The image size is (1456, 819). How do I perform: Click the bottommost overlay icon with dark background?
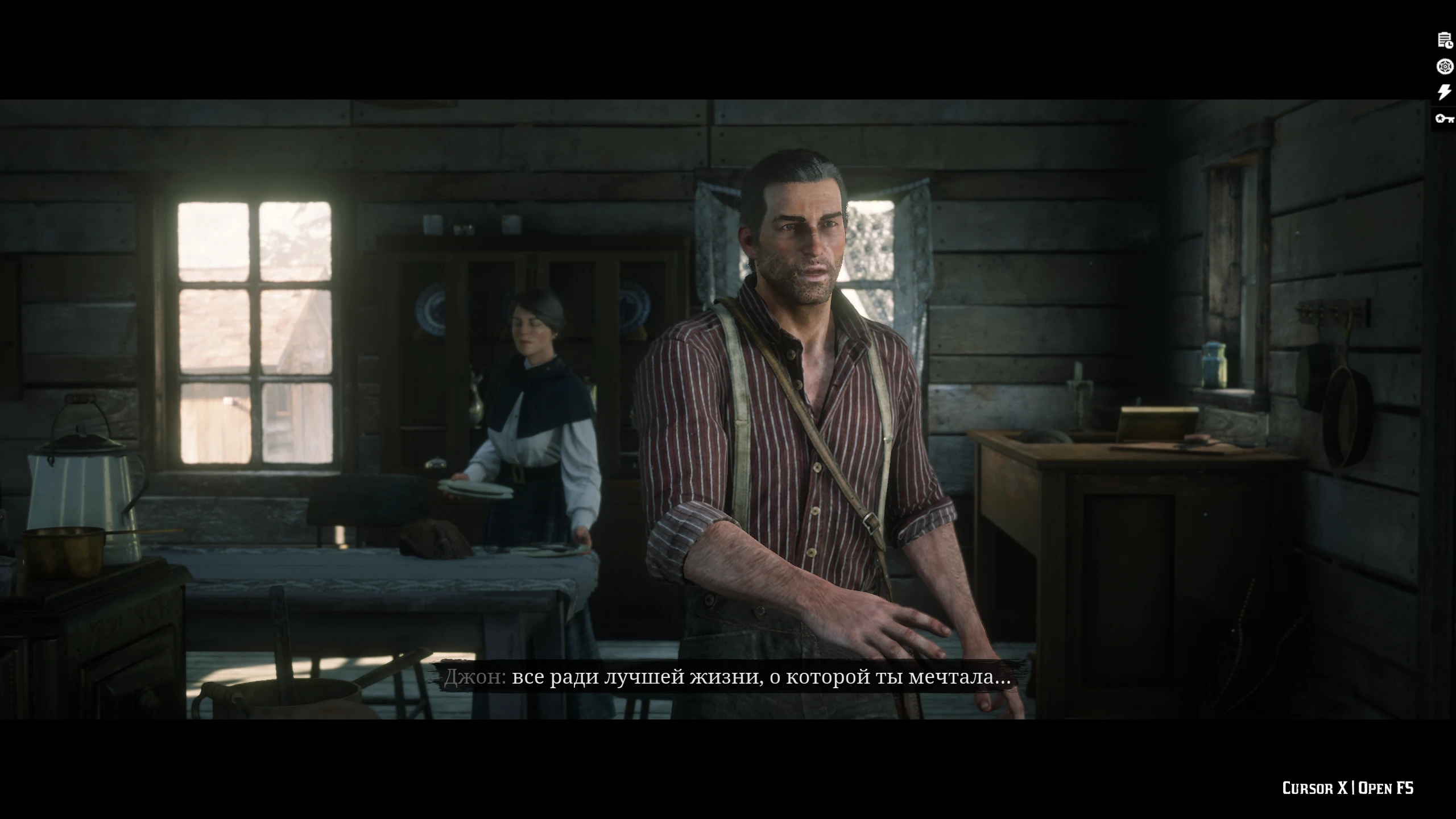click(1445, 119)
